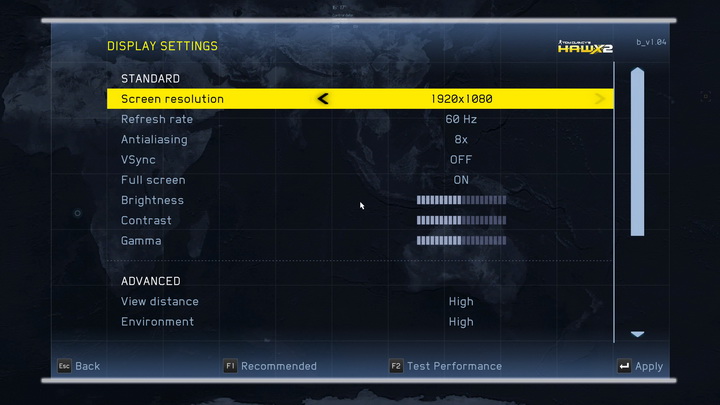The width and height of the screenshot is (720, 405).
Task: Click the settings list scrollbar thumb
Action: tap(637, 150)
